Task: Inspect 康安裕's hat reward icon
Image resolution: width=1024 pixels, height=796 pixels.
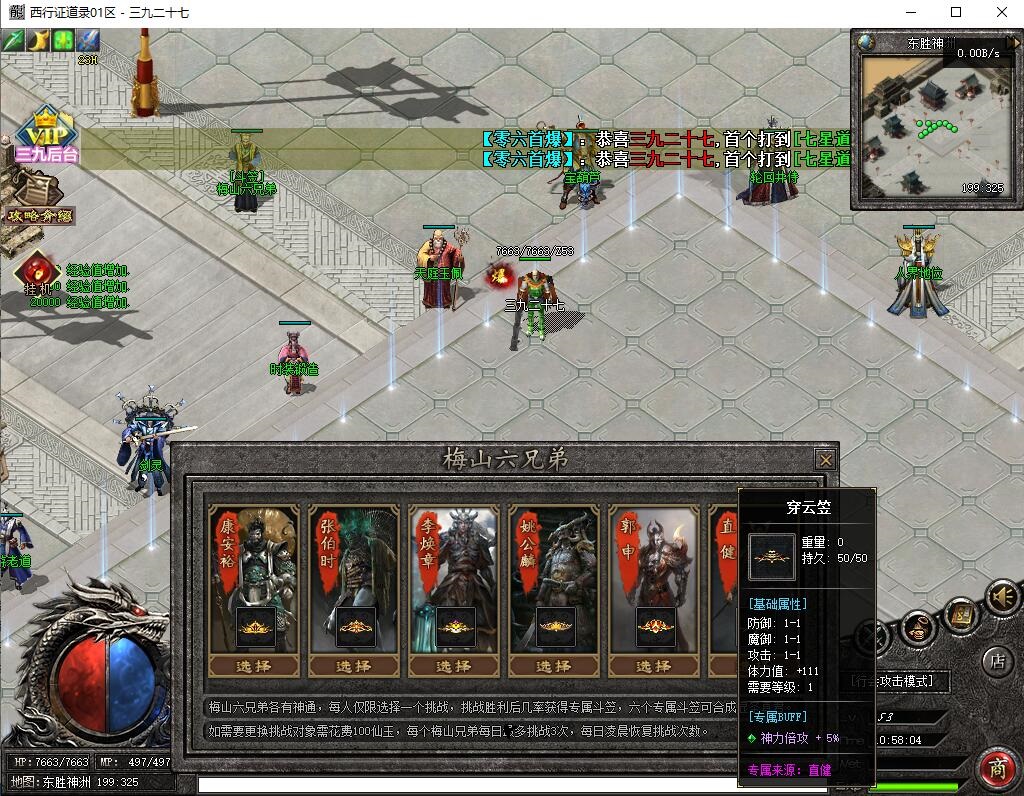Action: (x=255, y=627)
